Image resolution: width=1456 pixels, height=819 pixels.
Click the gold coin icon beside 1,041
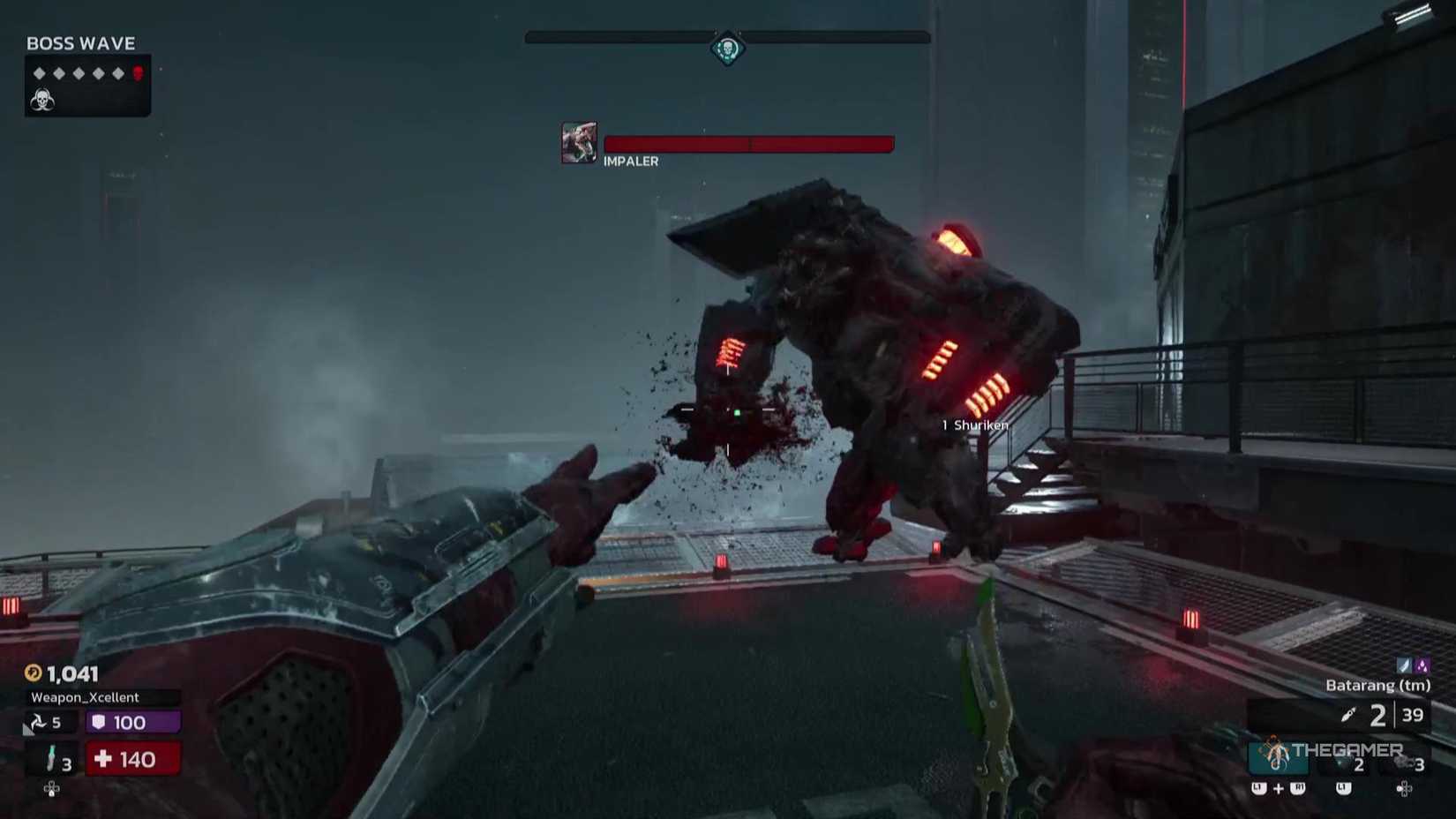pyautogui.click(x=34, y=672)
